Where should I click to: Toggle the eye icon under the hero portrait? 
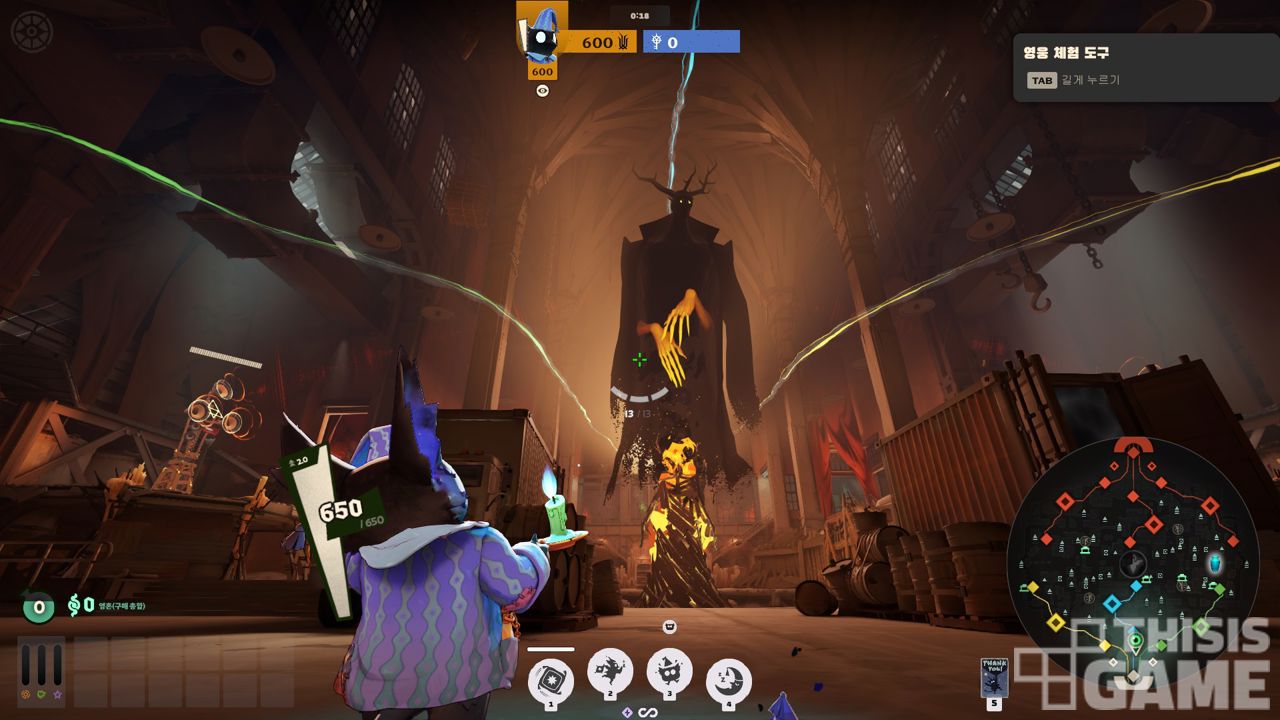[542, 91]
